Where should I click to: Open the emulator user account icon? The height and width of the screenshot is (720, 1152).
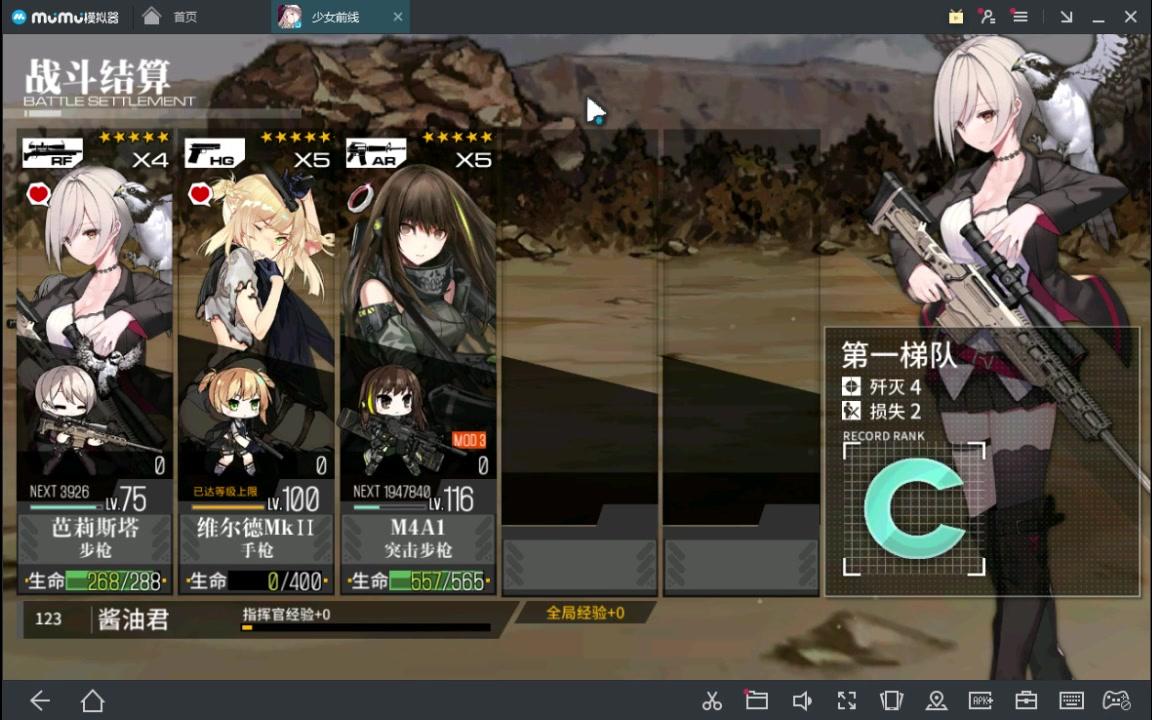click(x=988, y=17)
